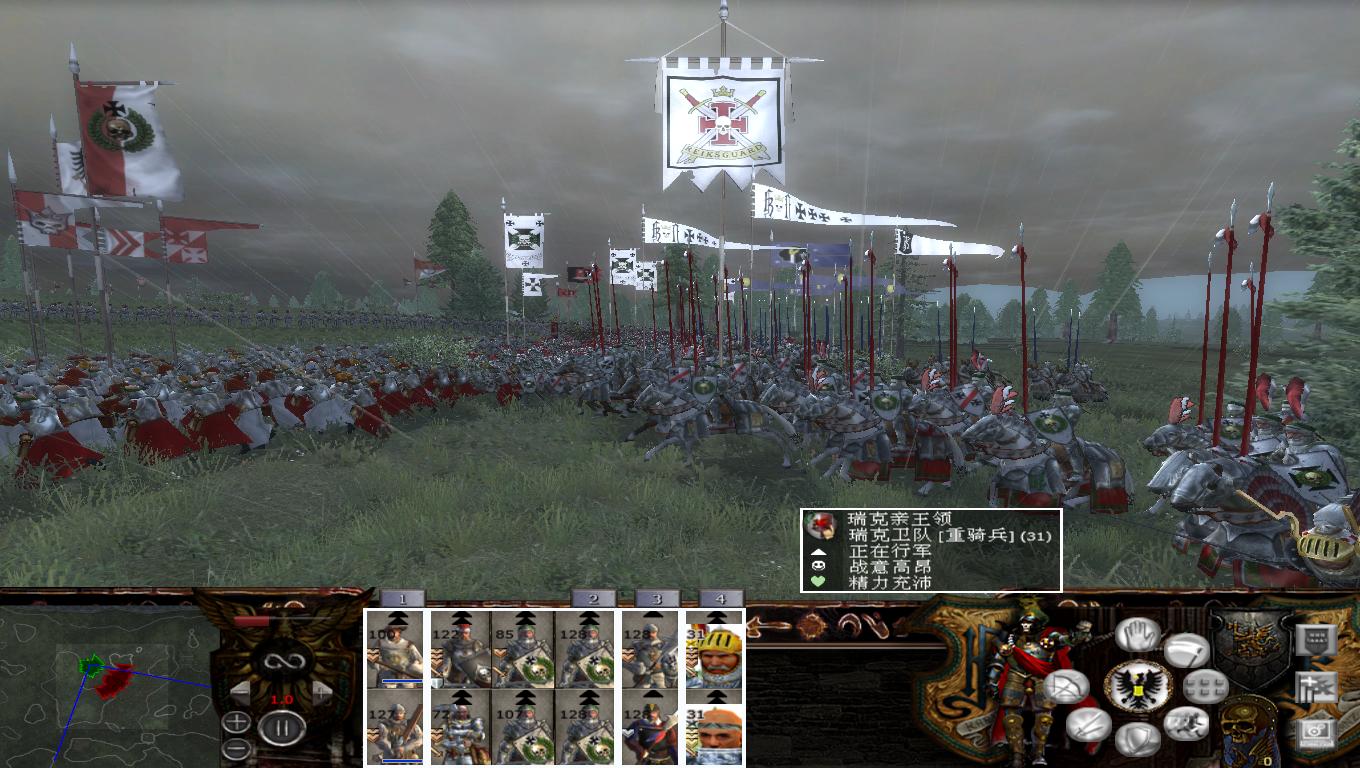Toggle run with the running man icon
This screenshot has height=768, width=1360.
pyautogui.click(x=1186, y=723)
